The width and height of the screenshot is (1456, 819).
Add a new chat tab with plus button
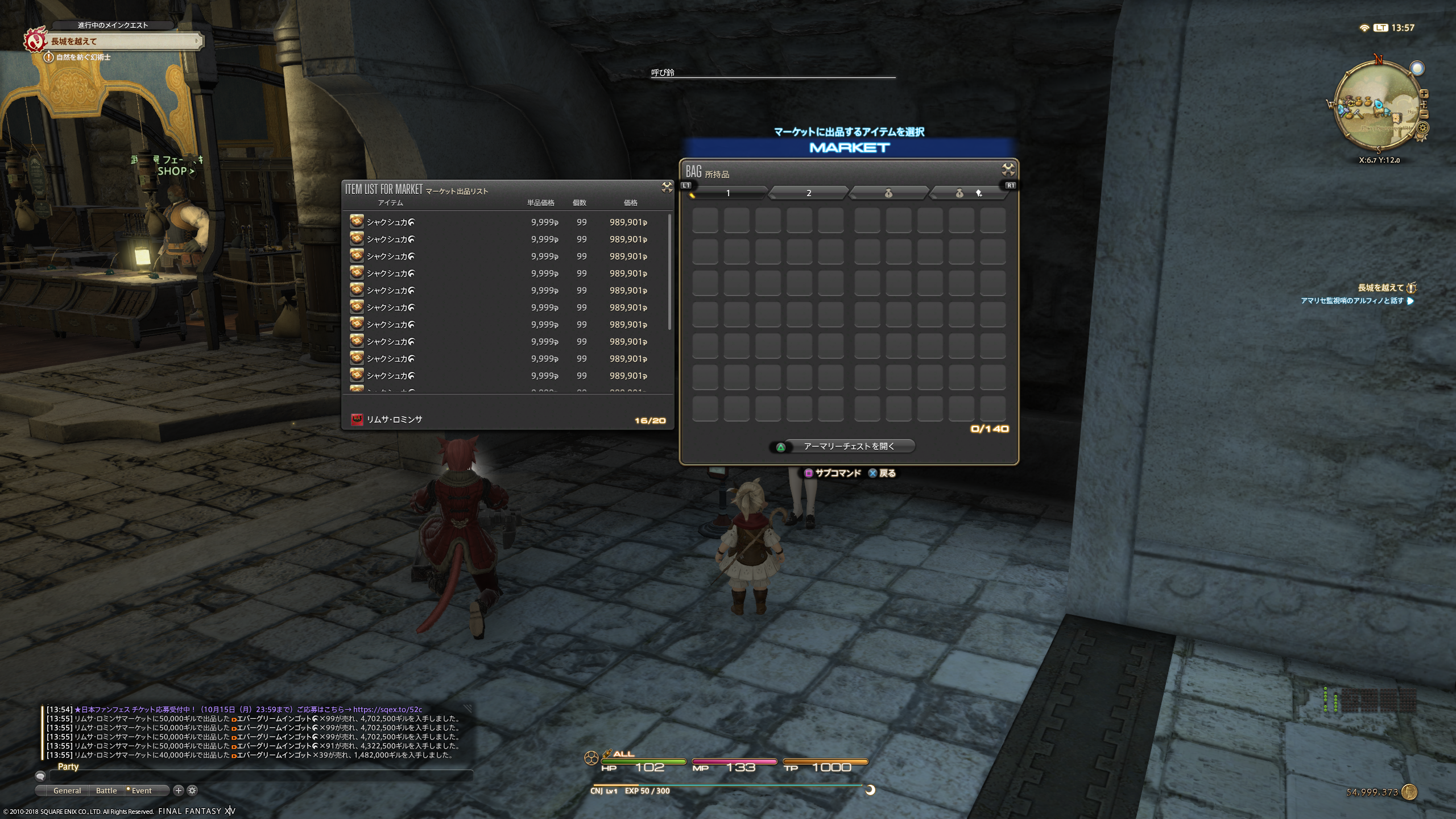(x=178, y=791)
